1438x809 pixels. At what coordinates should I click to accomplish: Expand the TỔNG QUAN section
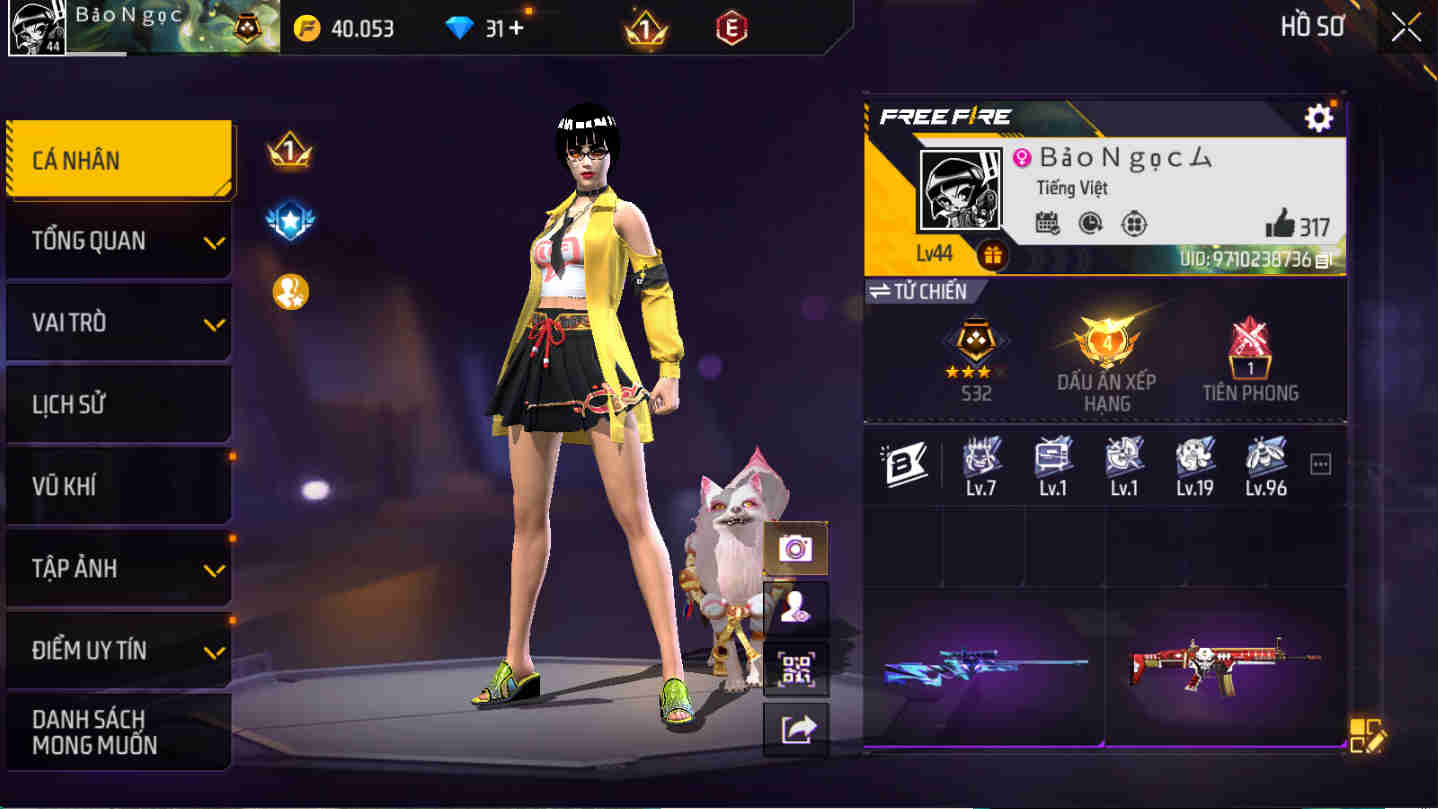tap(118, 240)
